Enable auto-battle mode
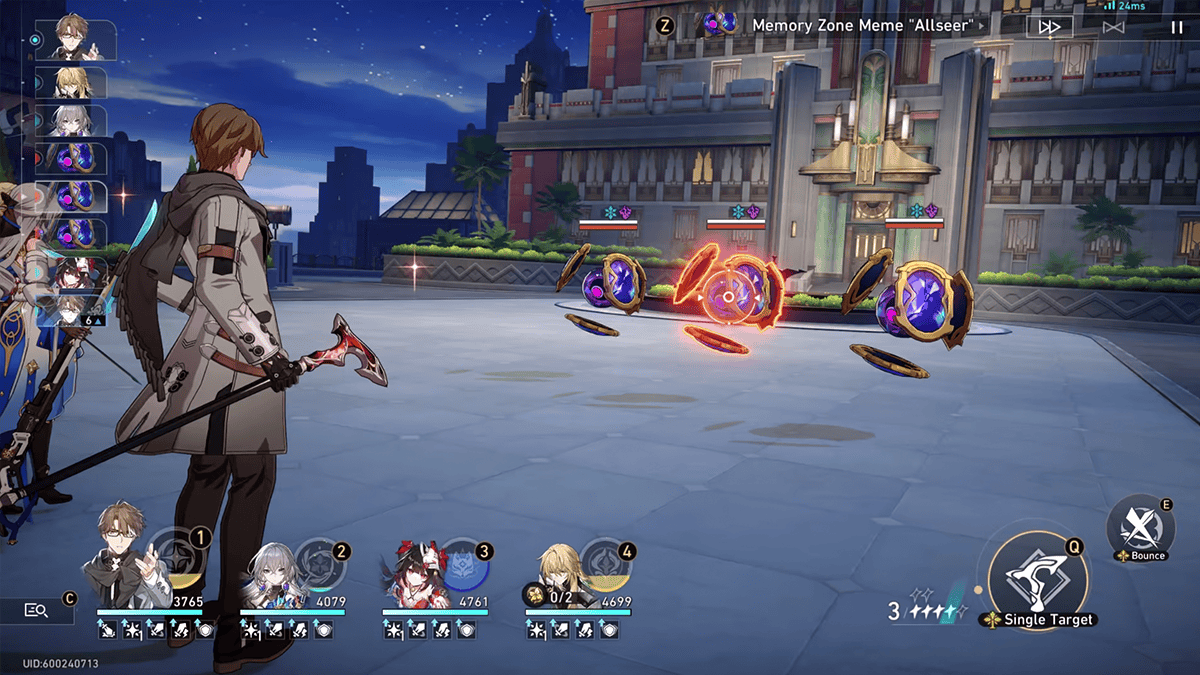Image resolution: width=1200 pixels, height=675 pixels. [1113, 27]
